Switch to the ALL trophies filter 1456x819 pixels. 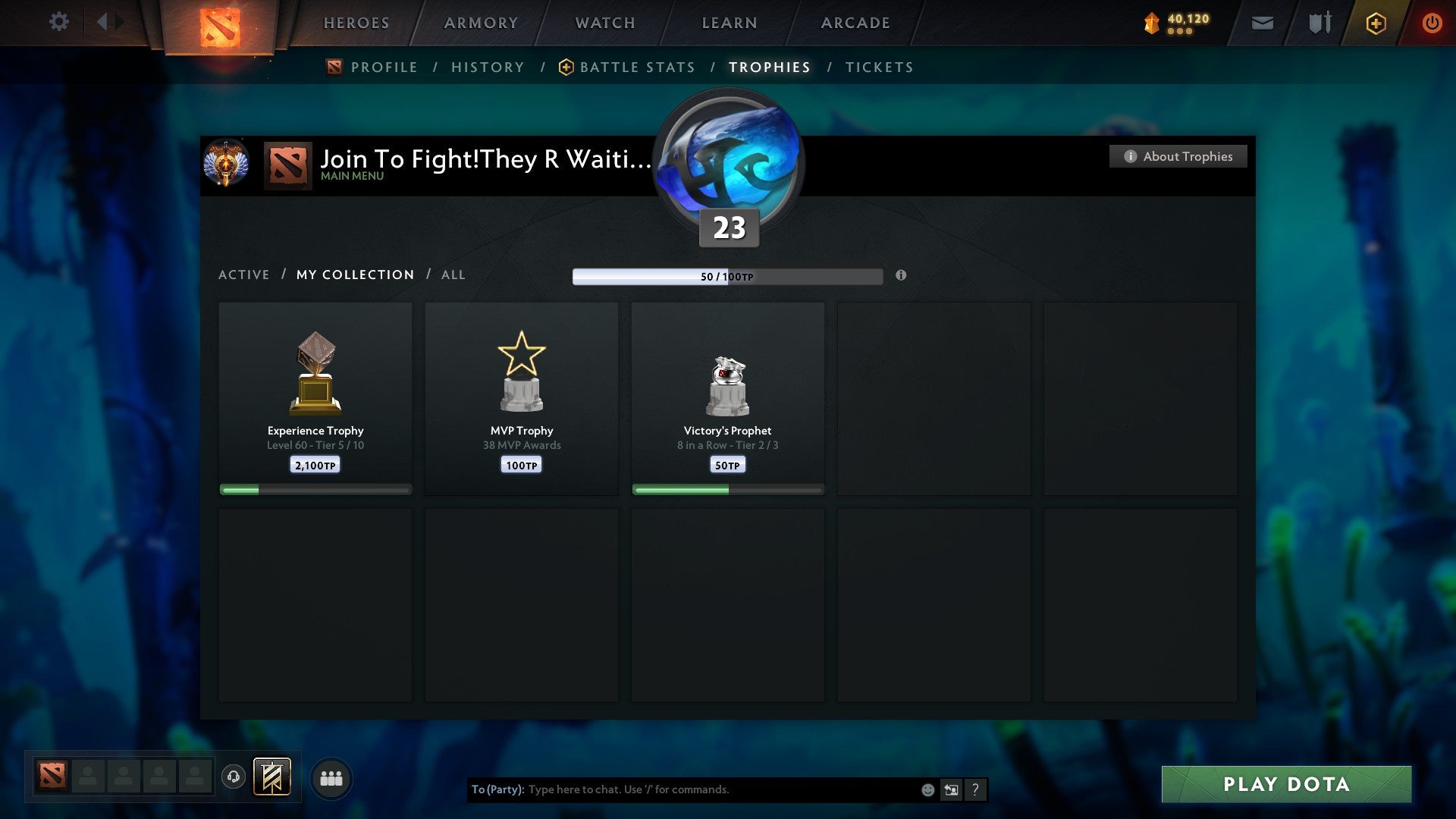[x=453, y=275]
